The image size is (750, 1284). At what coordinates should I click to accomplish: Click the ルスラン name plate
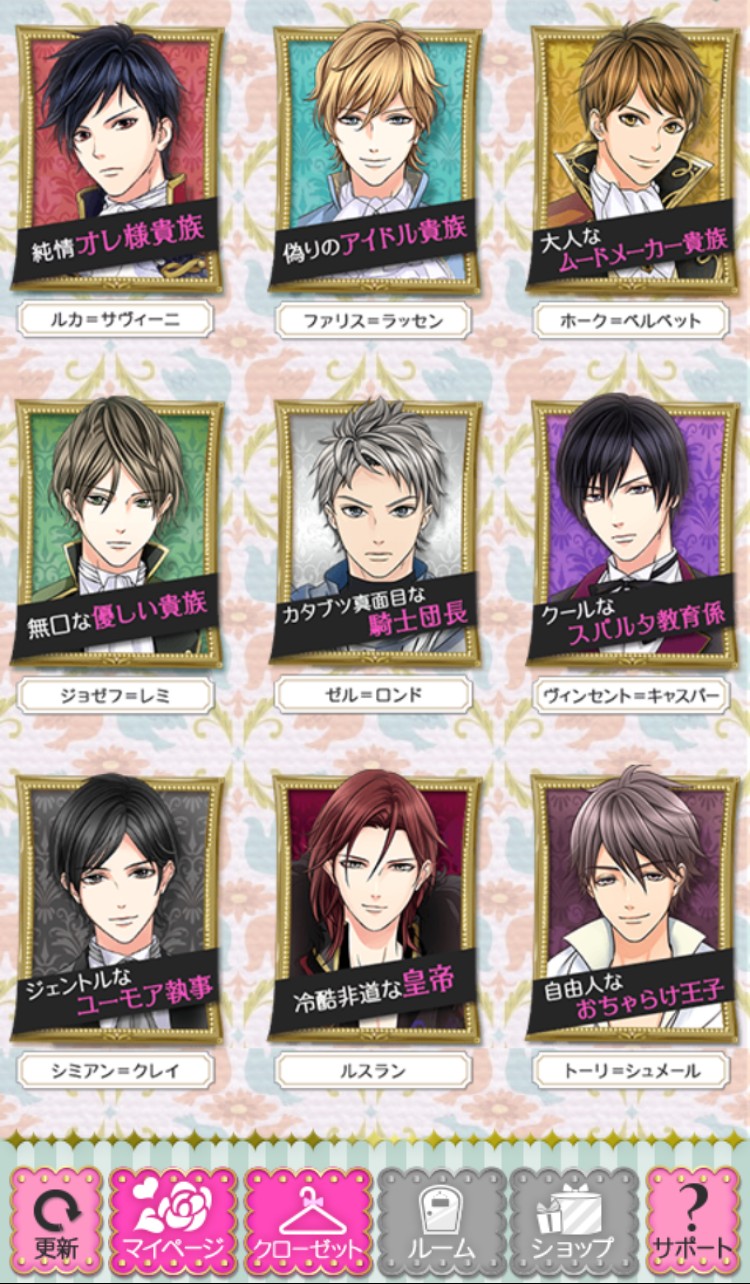click(374, 1071)
